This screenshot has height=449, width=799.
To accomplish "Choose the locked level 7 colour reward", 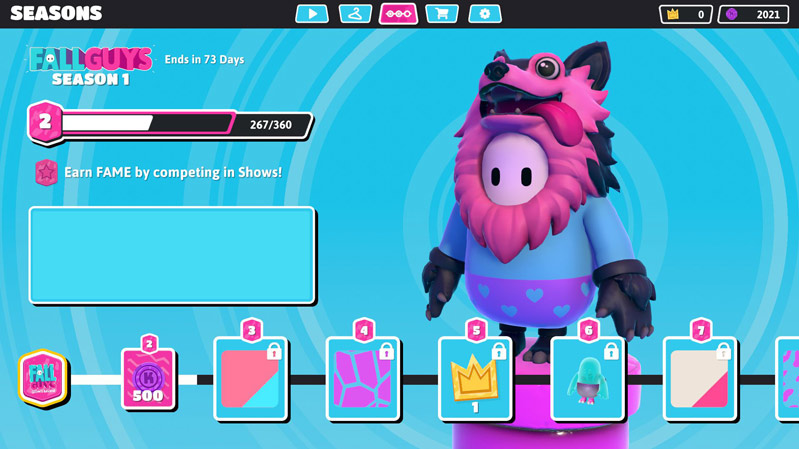I will click(x=699, y=378).
